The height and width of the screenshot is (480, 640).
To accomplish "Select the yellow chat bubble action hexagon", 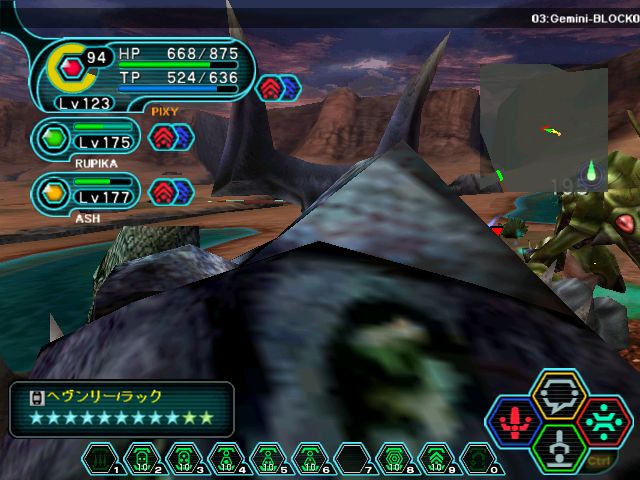I will 558,398.
